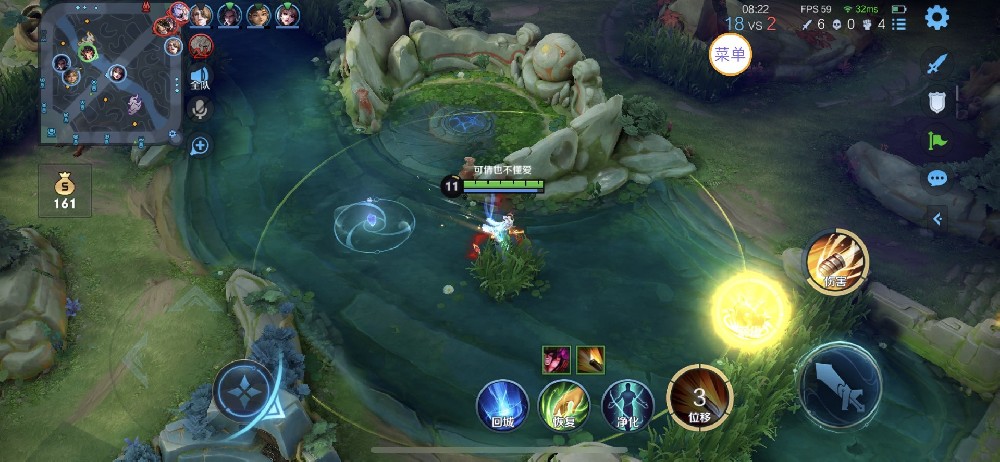Viewport: 1000px width, 462px height.
Task: Open settings with the gear icon
Action: [x=937, y=17]
